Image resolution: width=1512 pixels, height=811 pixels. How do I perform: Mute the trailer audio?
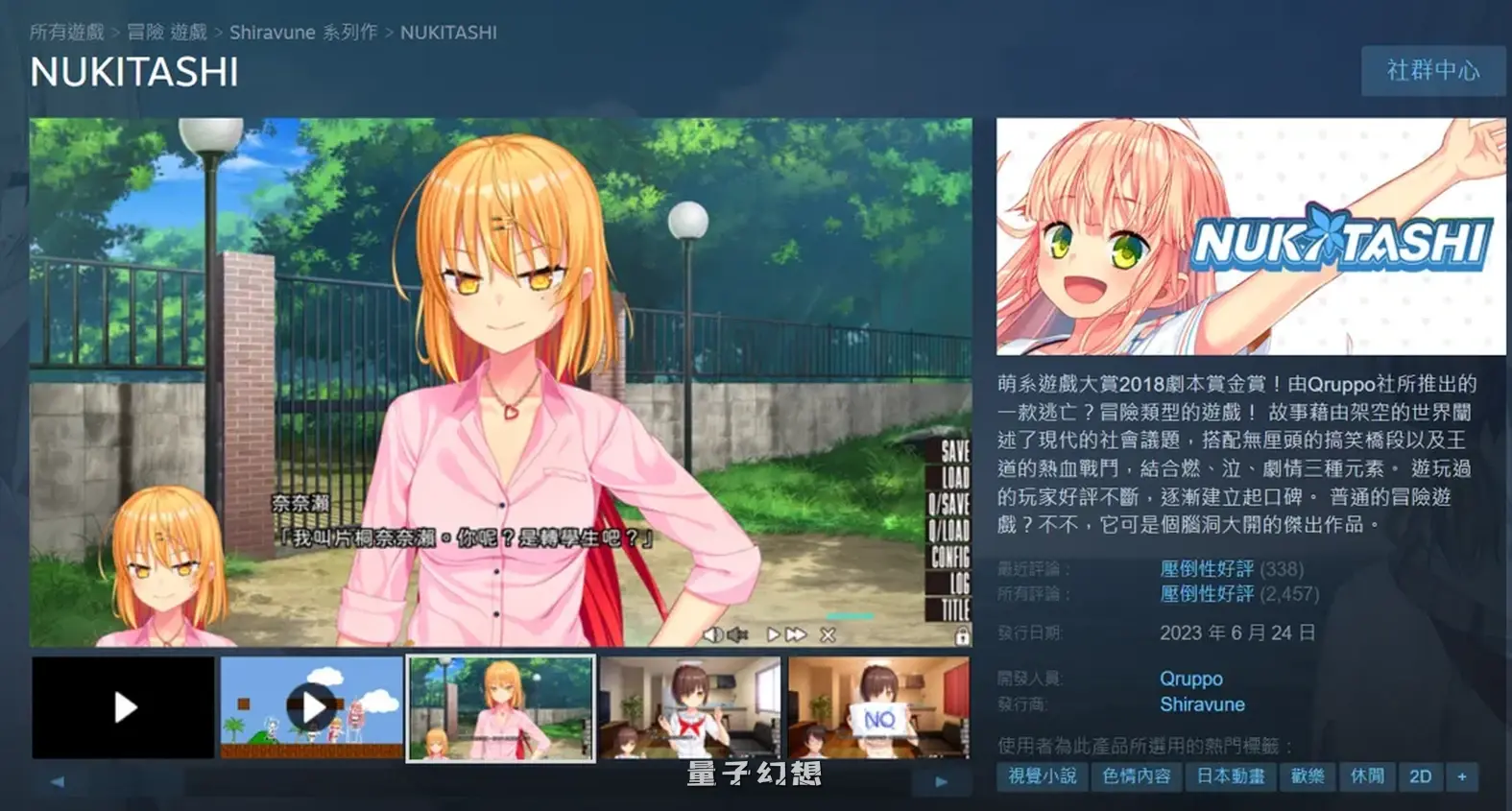click(x=735, y=634)
